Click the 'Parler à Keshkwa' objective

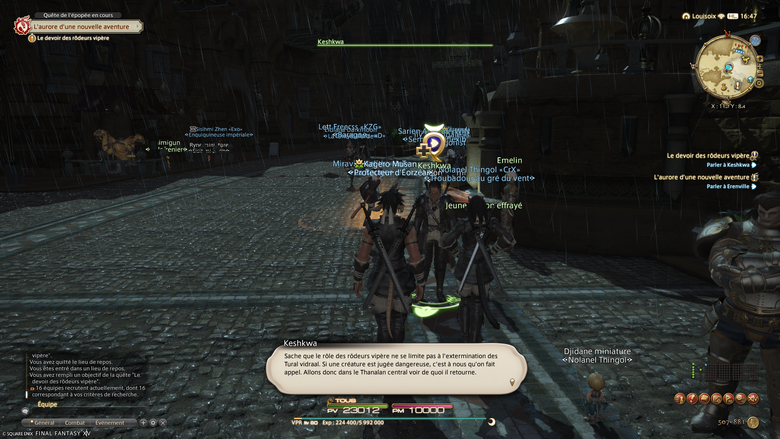(x=728, y=164)
